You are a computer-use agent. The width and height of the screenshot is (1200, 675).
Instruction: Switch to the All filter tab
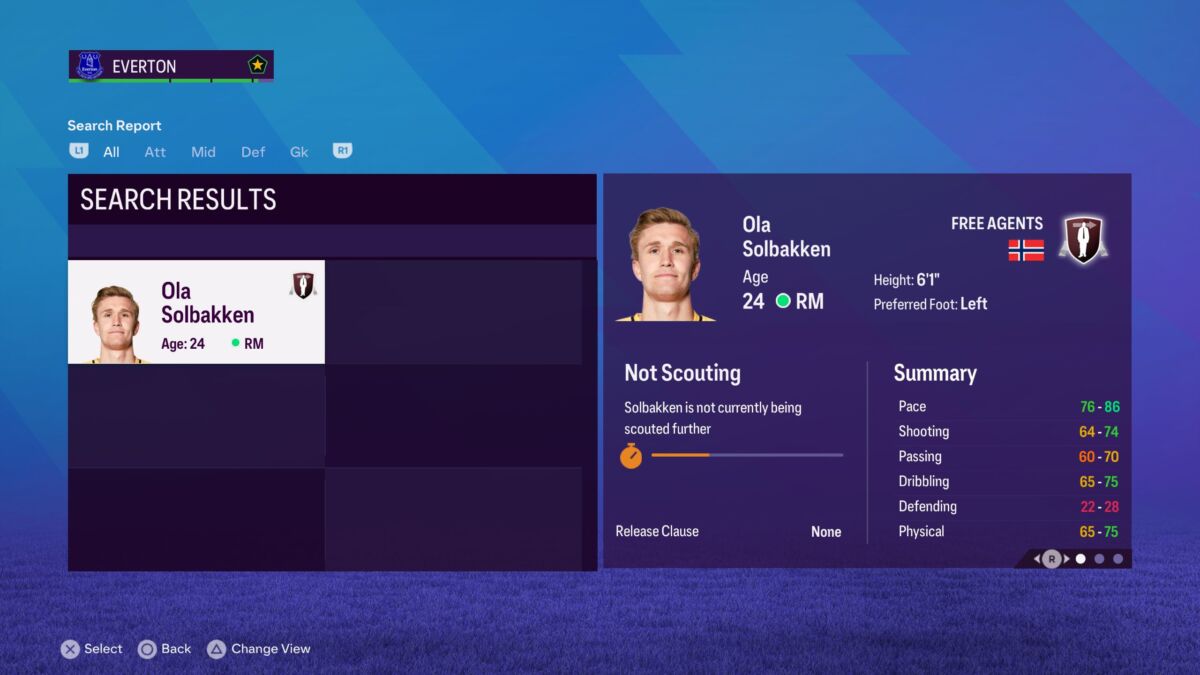pyautogui.click(x=111, y=152)
